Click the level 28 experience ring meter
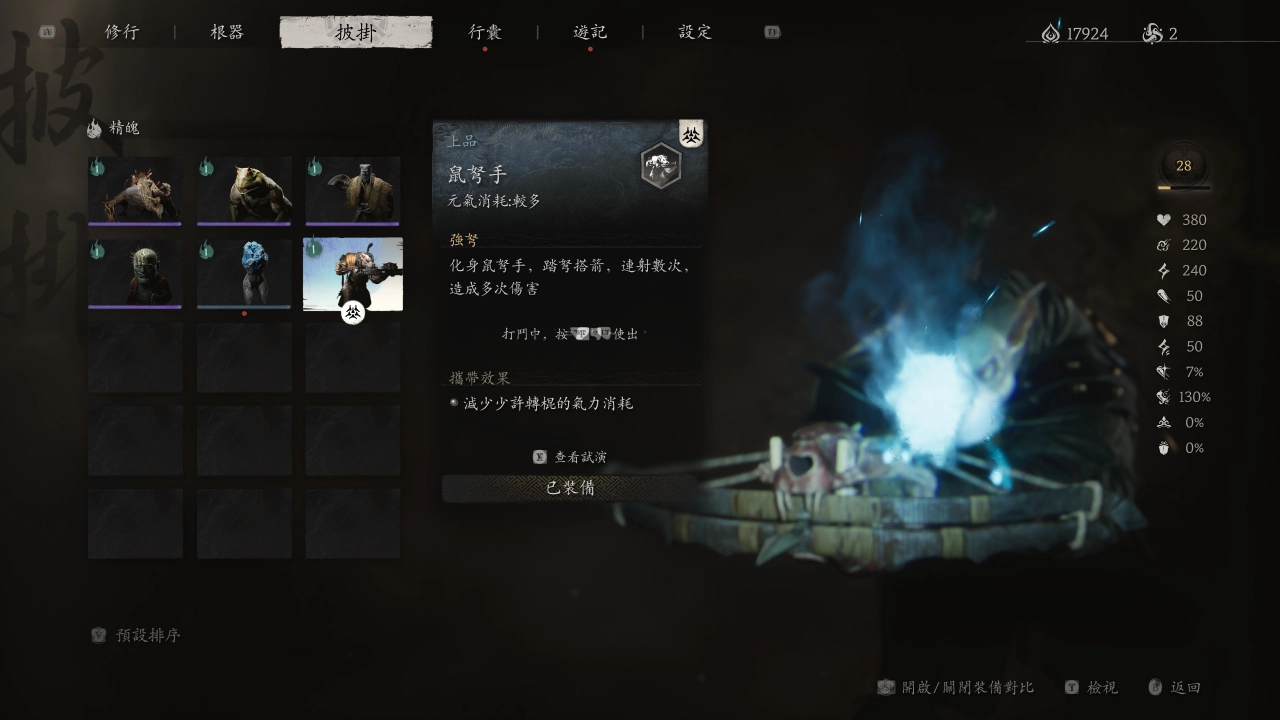 (x=1183, y=166)
